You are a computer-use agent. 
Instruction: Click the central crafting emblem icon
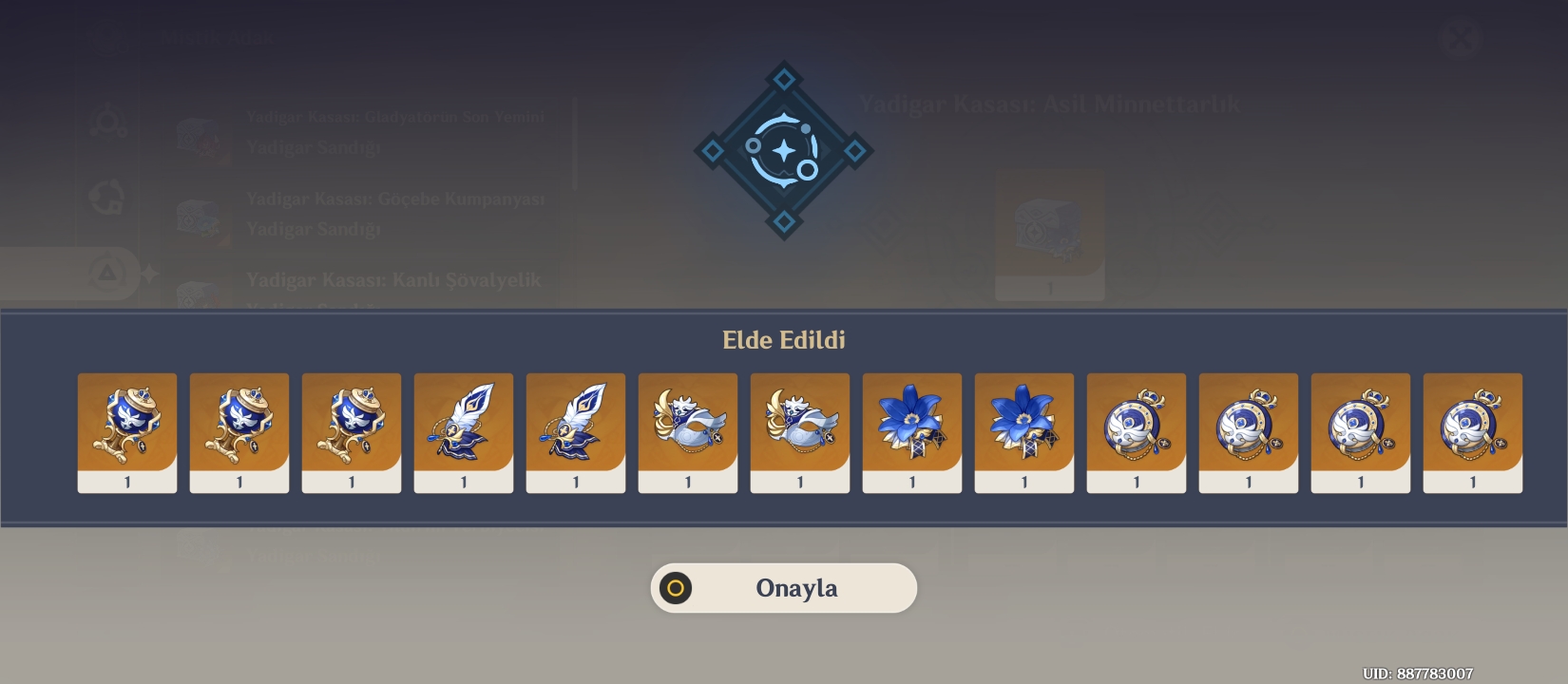click(x=782, y=149)
